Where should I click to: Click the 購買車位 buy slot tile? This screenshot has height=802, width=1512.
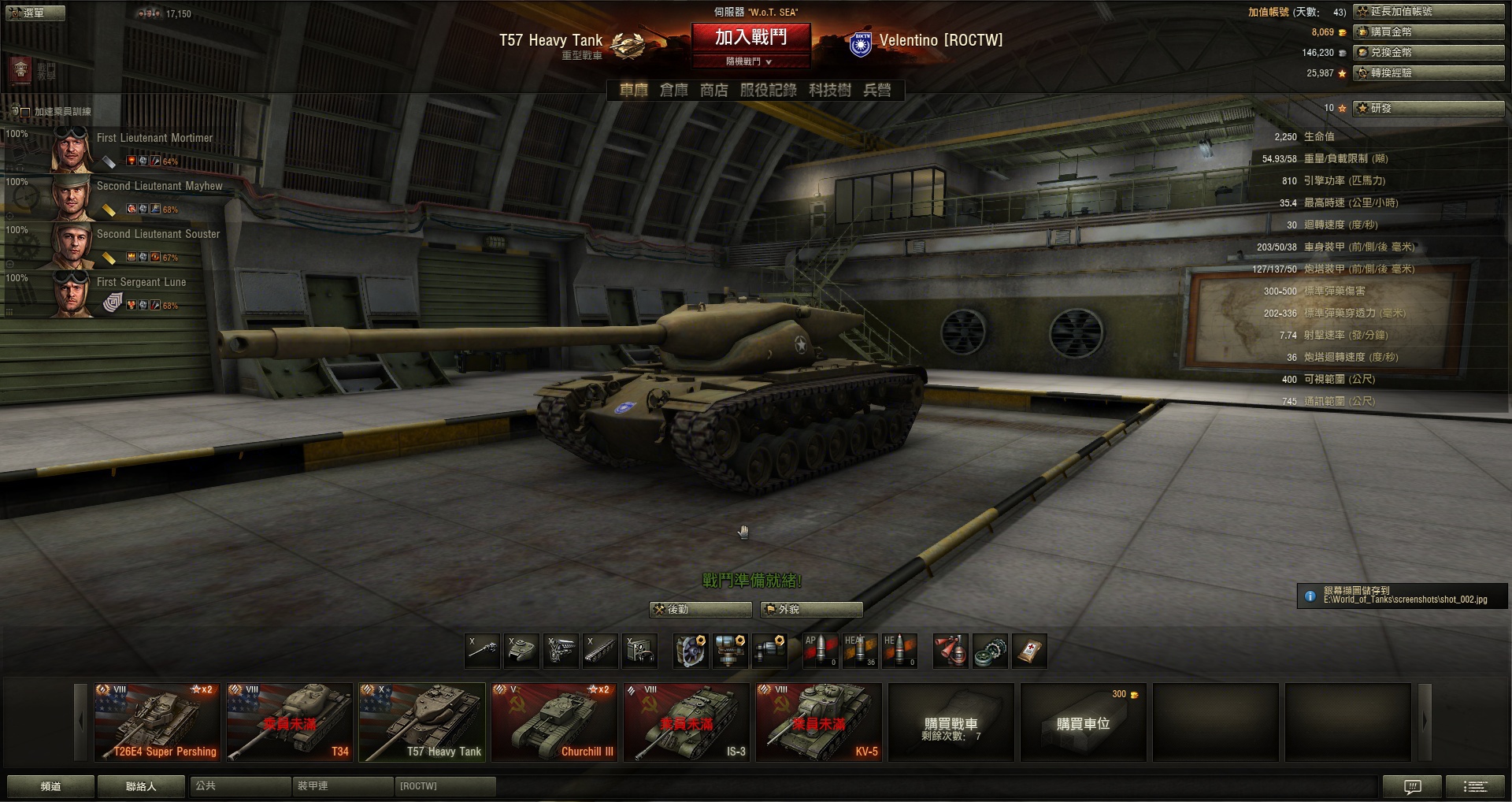coord(1083,722)
